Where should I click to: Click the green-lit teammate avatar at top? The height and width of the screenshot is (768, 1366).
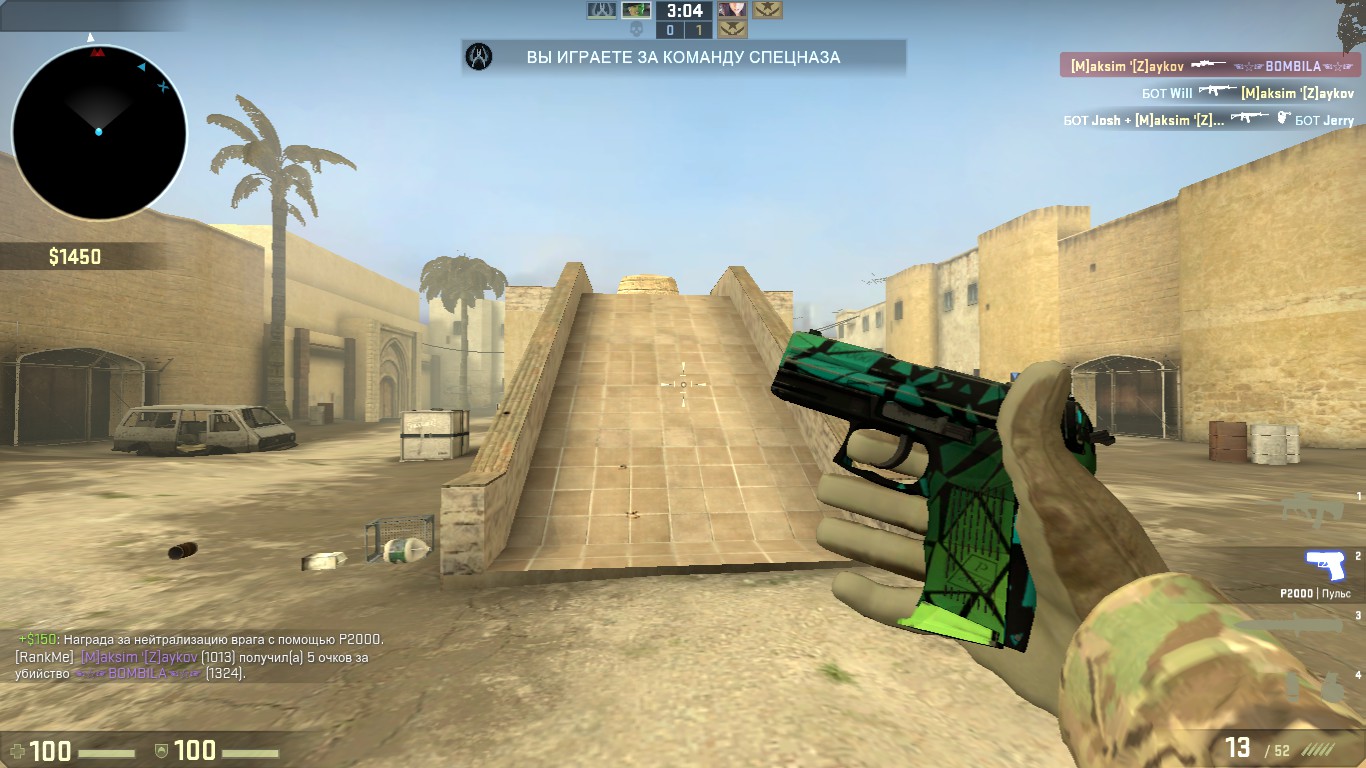pyautogui.click(x=636, y=10)
